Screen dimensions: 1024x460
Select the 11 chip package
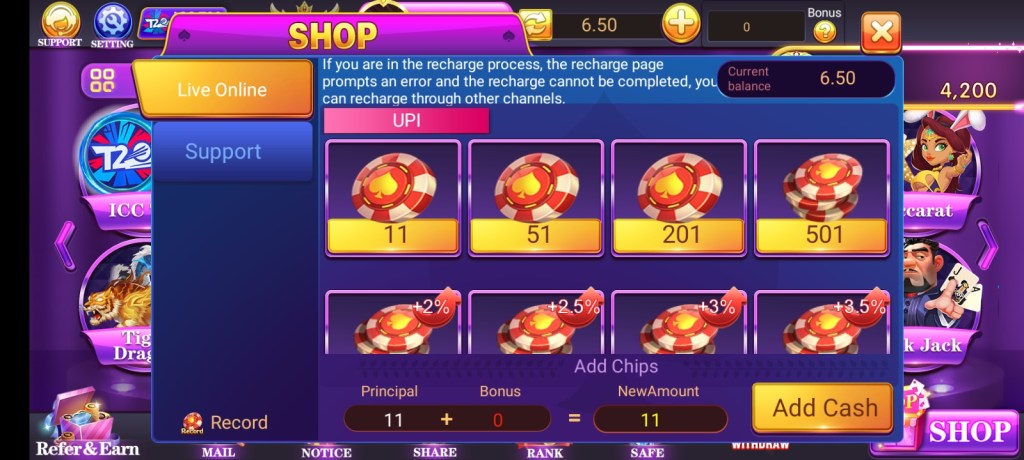[393, 198]
